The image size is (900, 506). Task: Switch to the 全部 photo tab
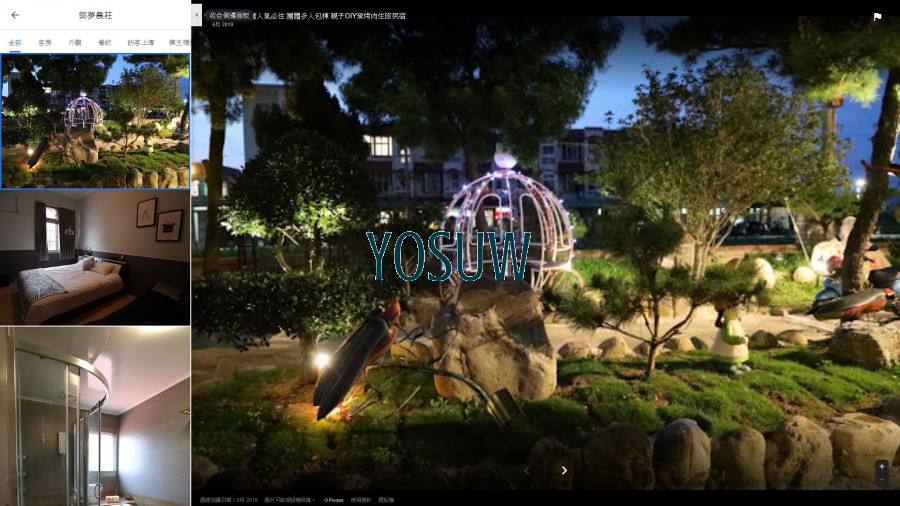click(14, 43)
